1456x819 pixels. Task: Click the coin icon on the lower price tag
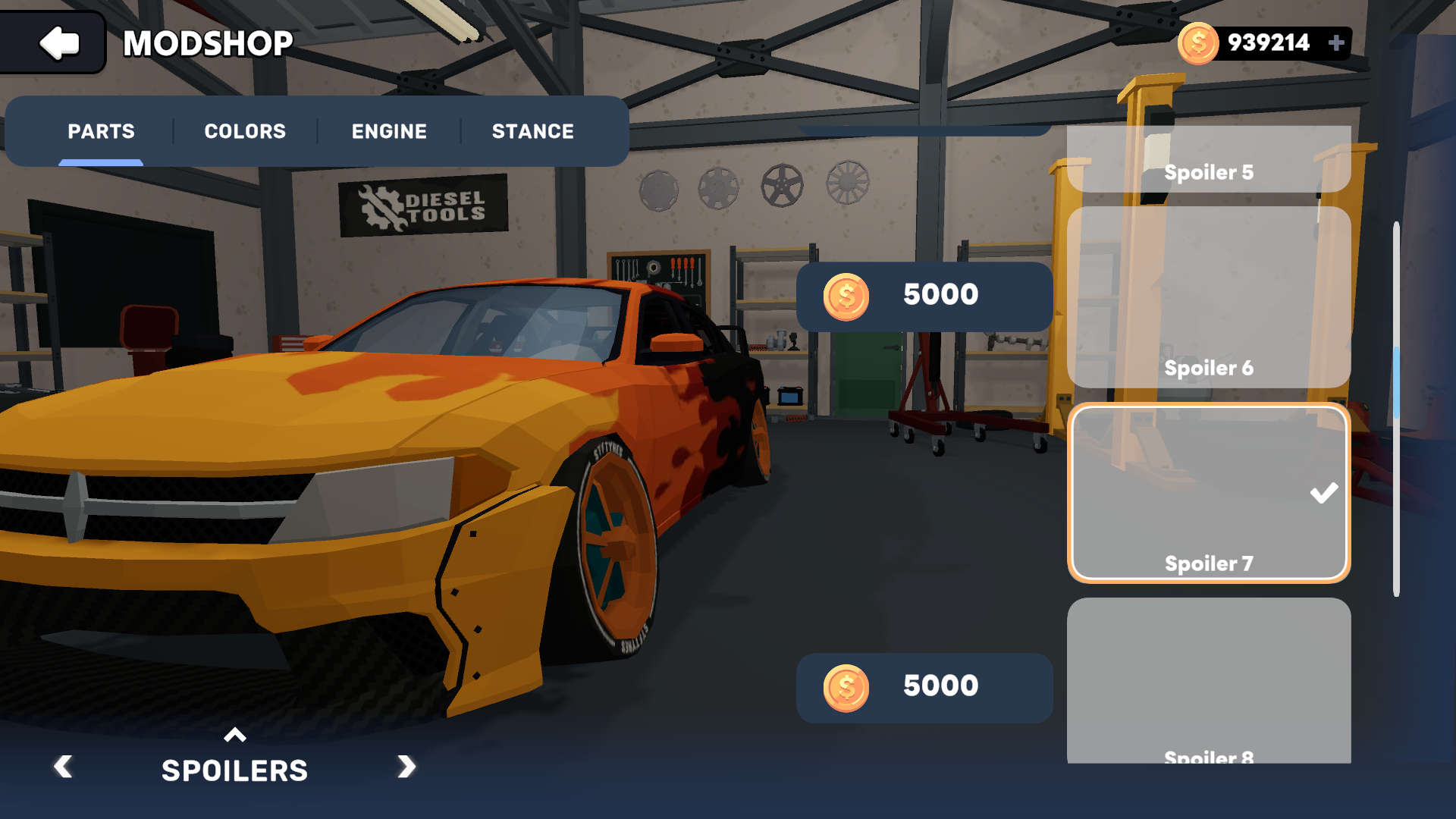846,687
